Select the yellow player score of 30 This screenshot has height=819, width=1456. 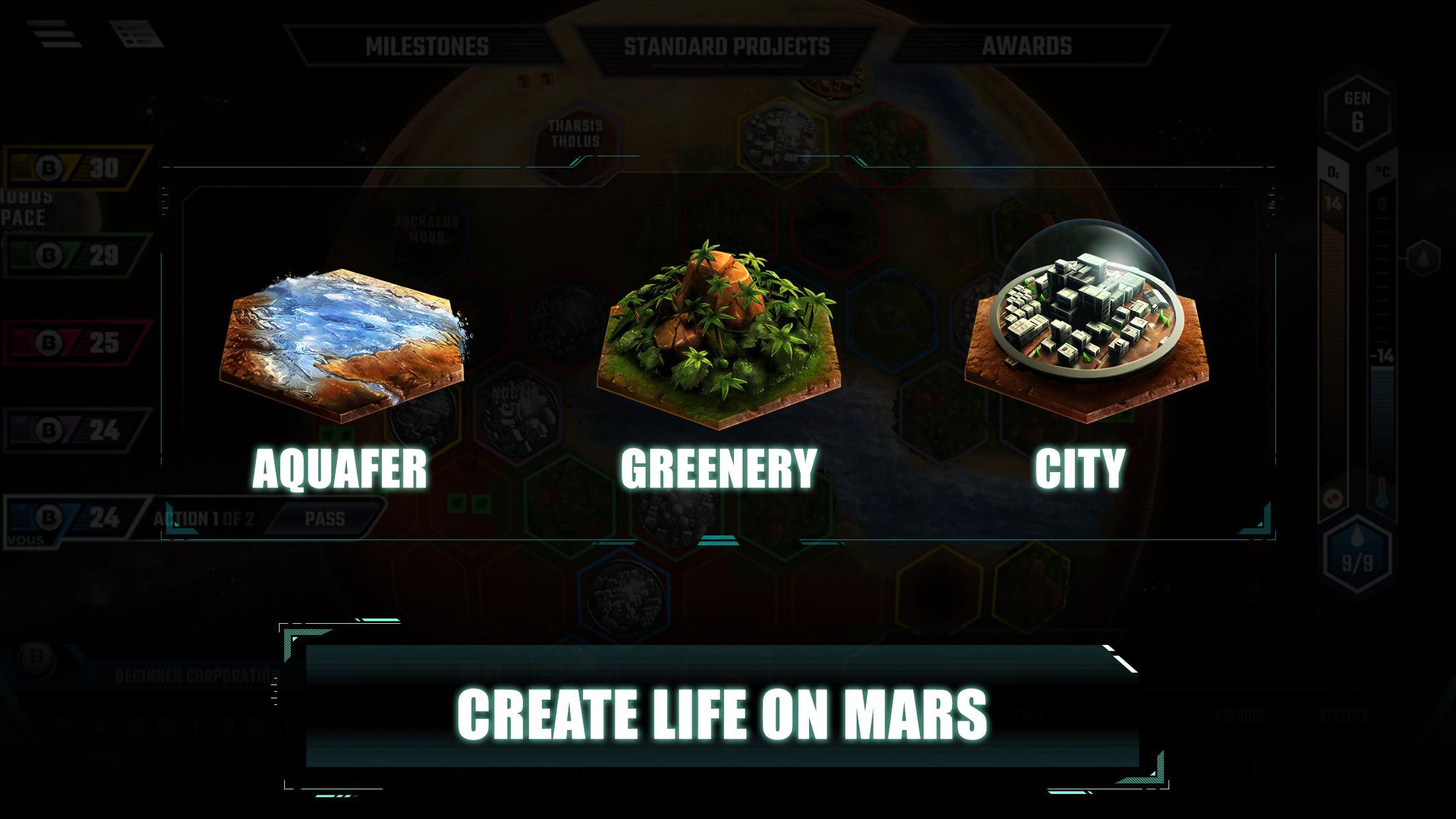click(69, 168)
